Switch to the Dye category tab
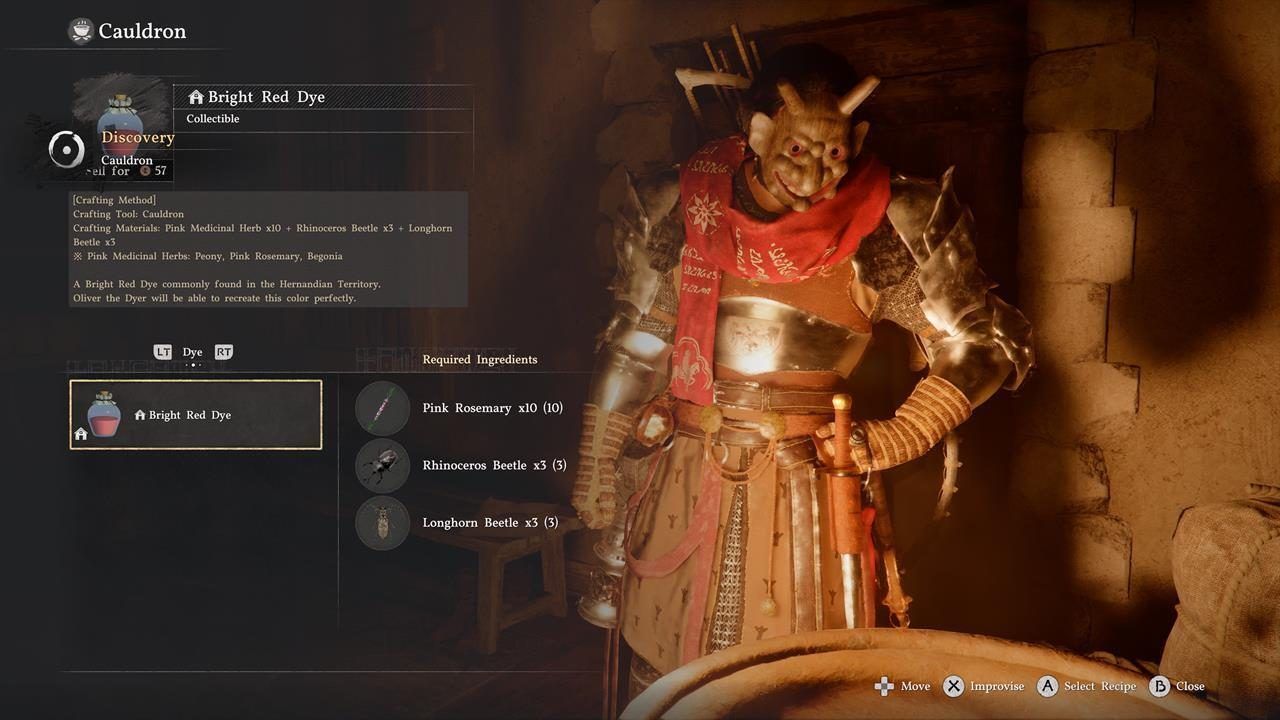Screen dimensions: 1280x720 (x=192, y=352)
